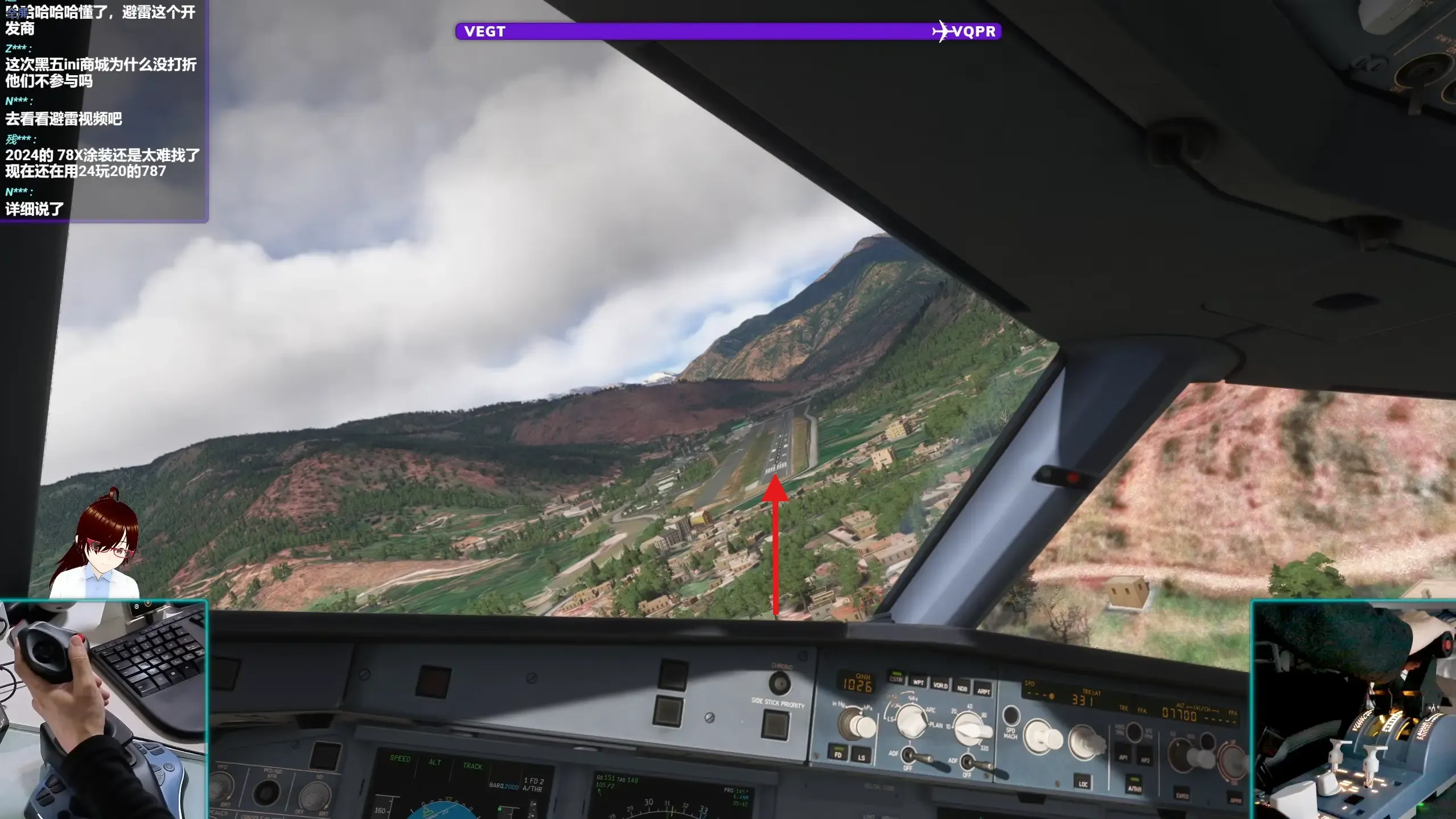Click the VEGT to VQPR route progress bar
The width and height of the screenshot is (1456, 819).
[728, 31]
